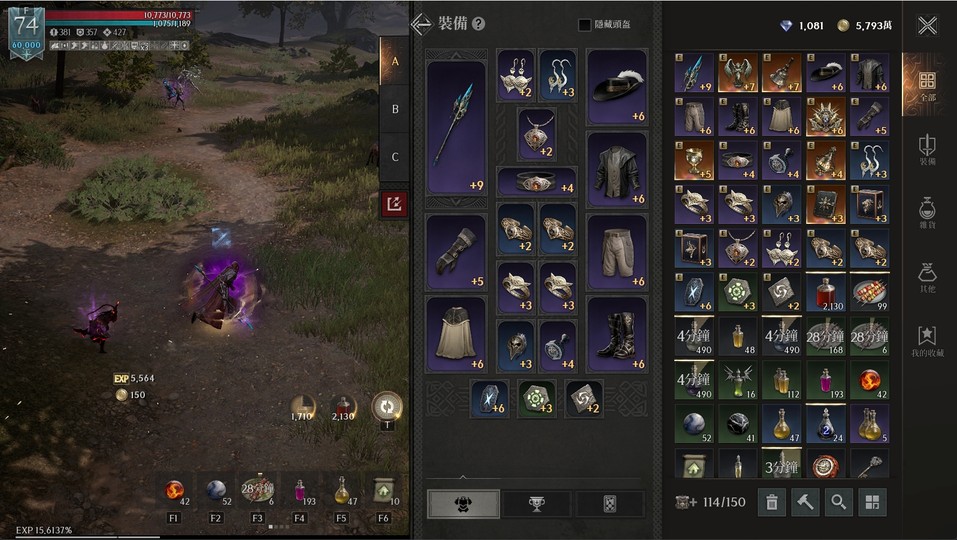Select the equipped black coat slot
The height and width of the screenshot is (540, 957).
(x=616, y=169)
